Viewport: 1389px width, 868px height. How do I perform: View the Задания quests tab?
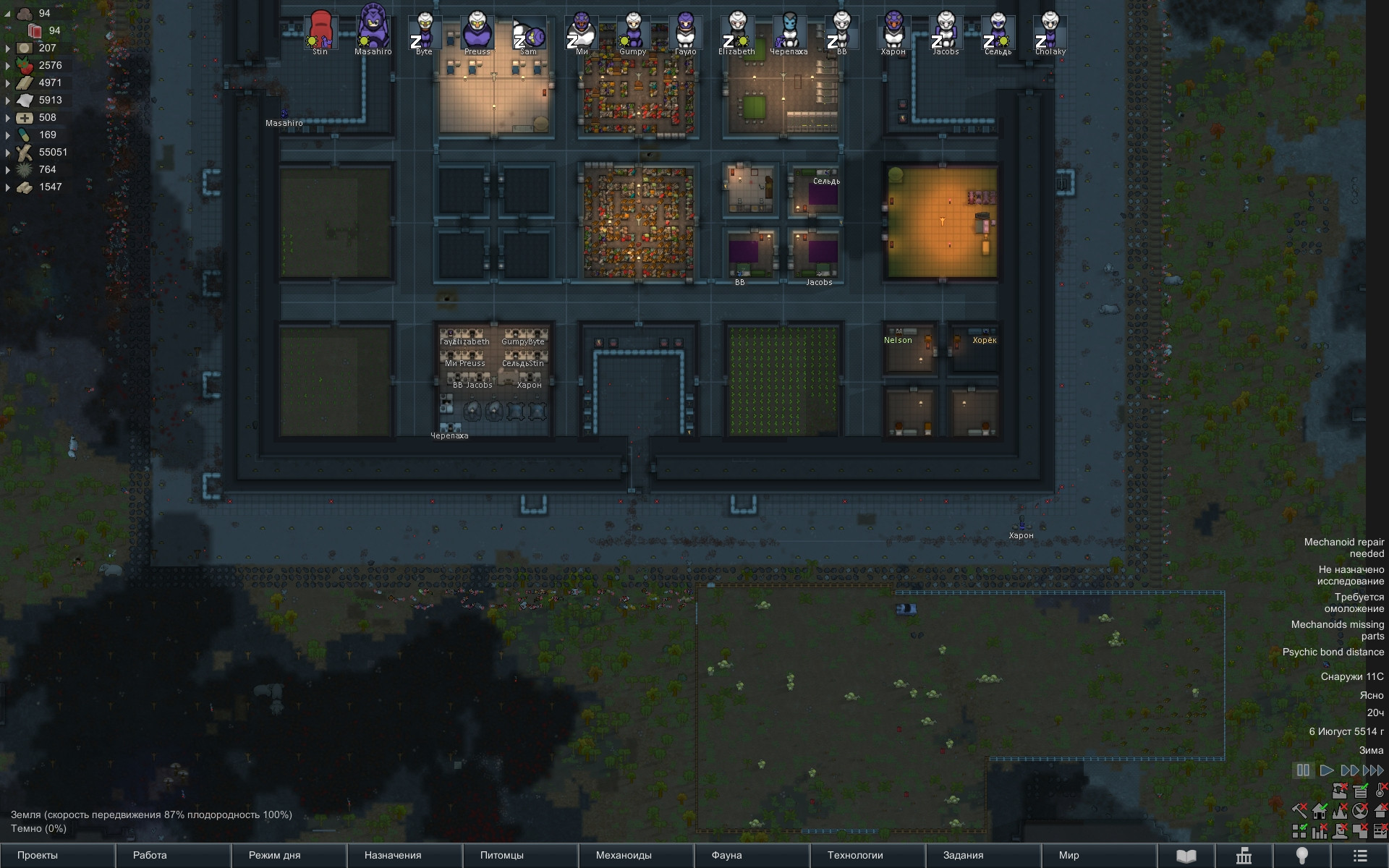[x=963, y=855]
